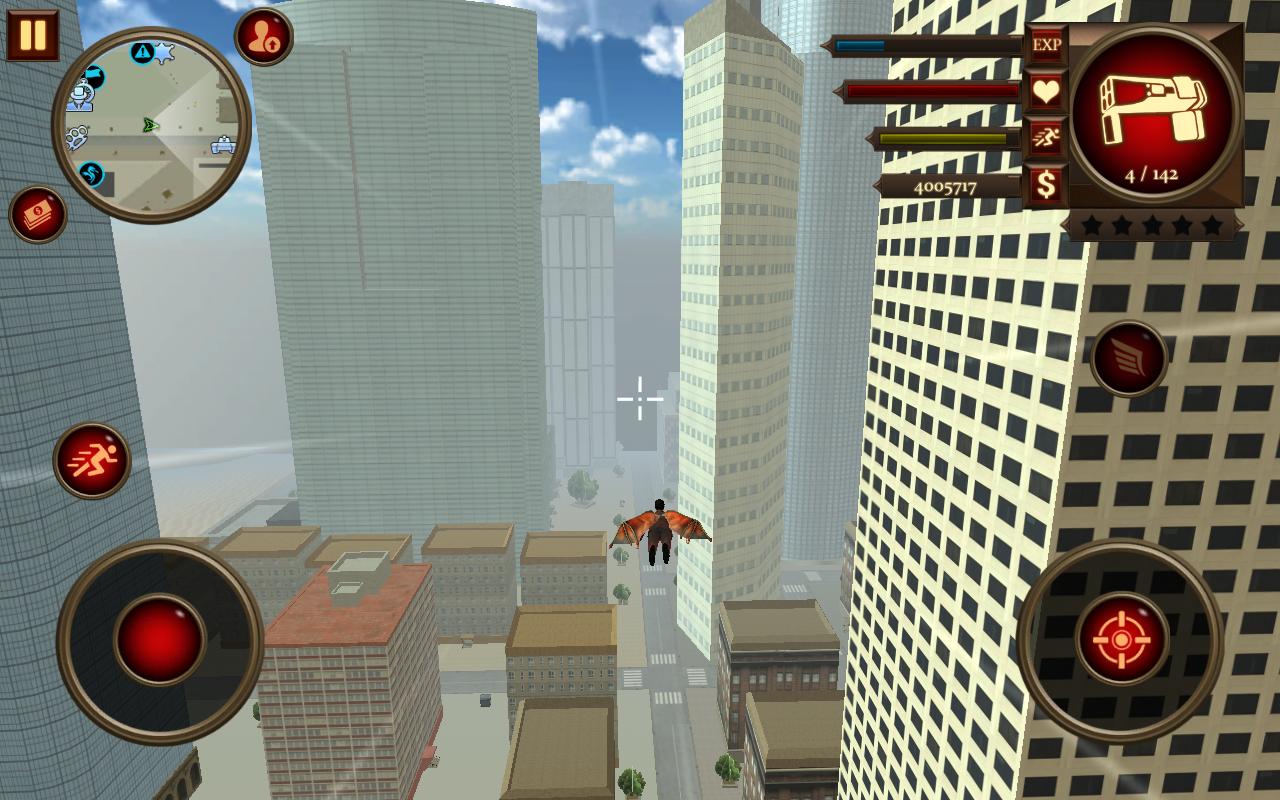Tap the character upgrade icon
The height and width of the screenshot is (800, 1280).
click(264, 37)
